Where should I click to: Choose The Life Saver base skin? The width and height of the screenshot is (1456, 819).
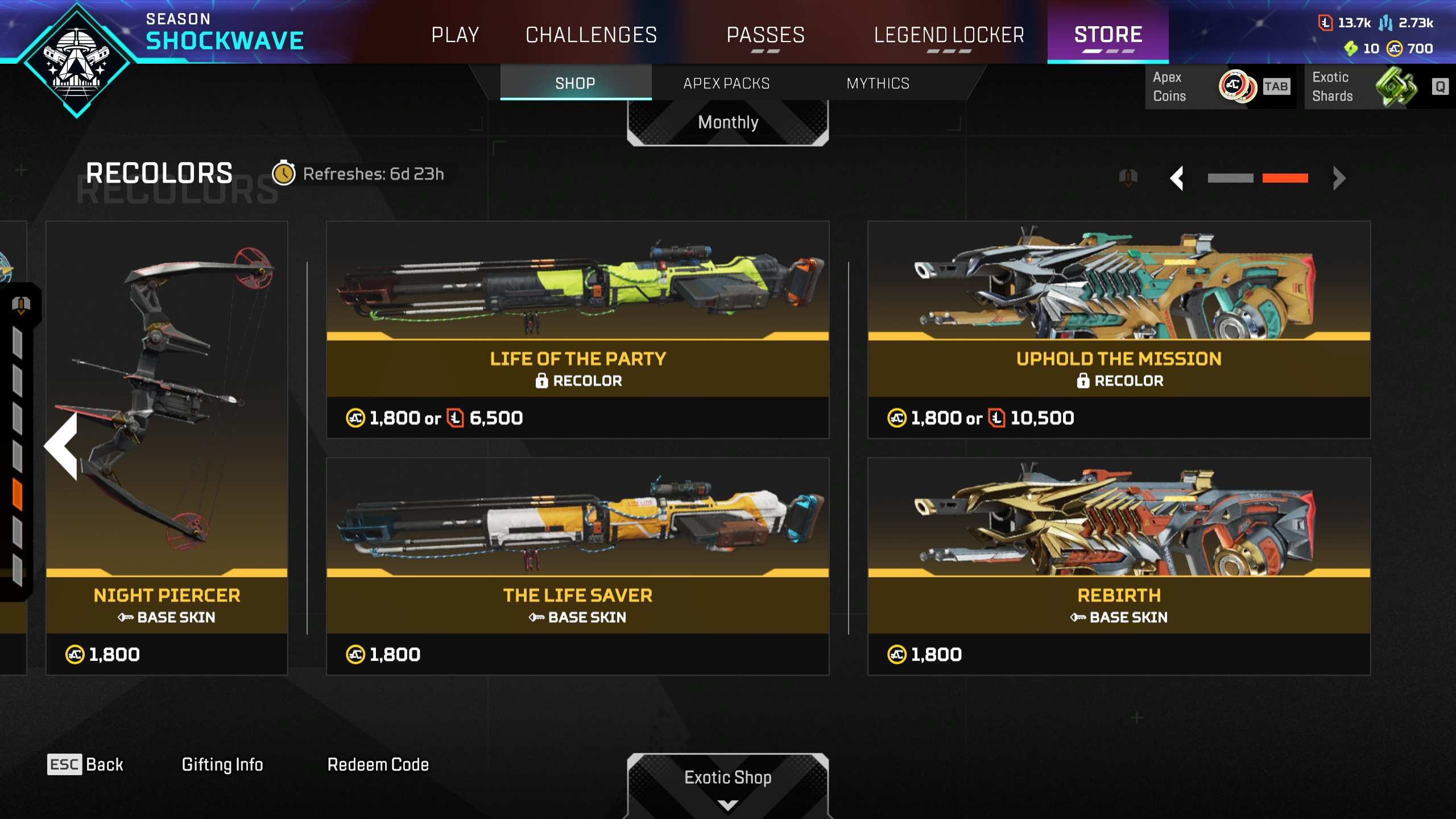577,565
